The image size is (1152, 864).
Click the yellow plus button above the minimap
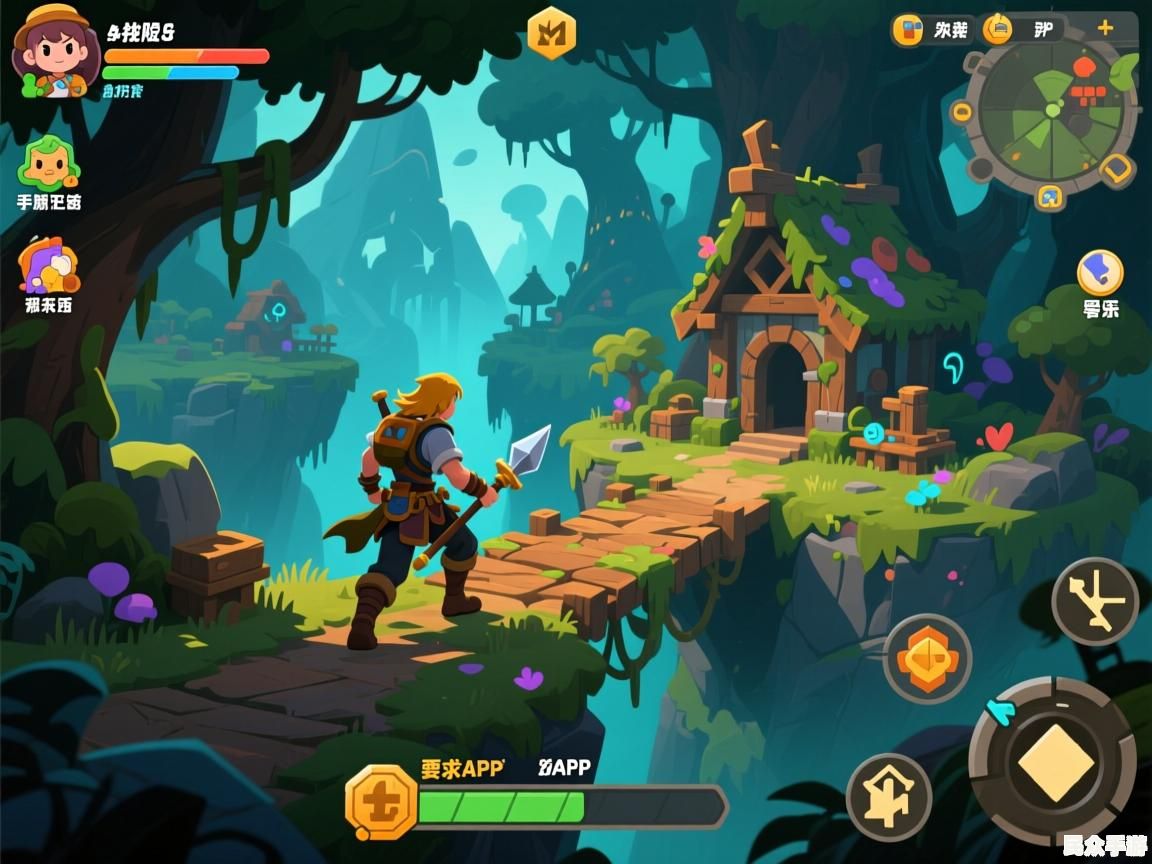1105,28
